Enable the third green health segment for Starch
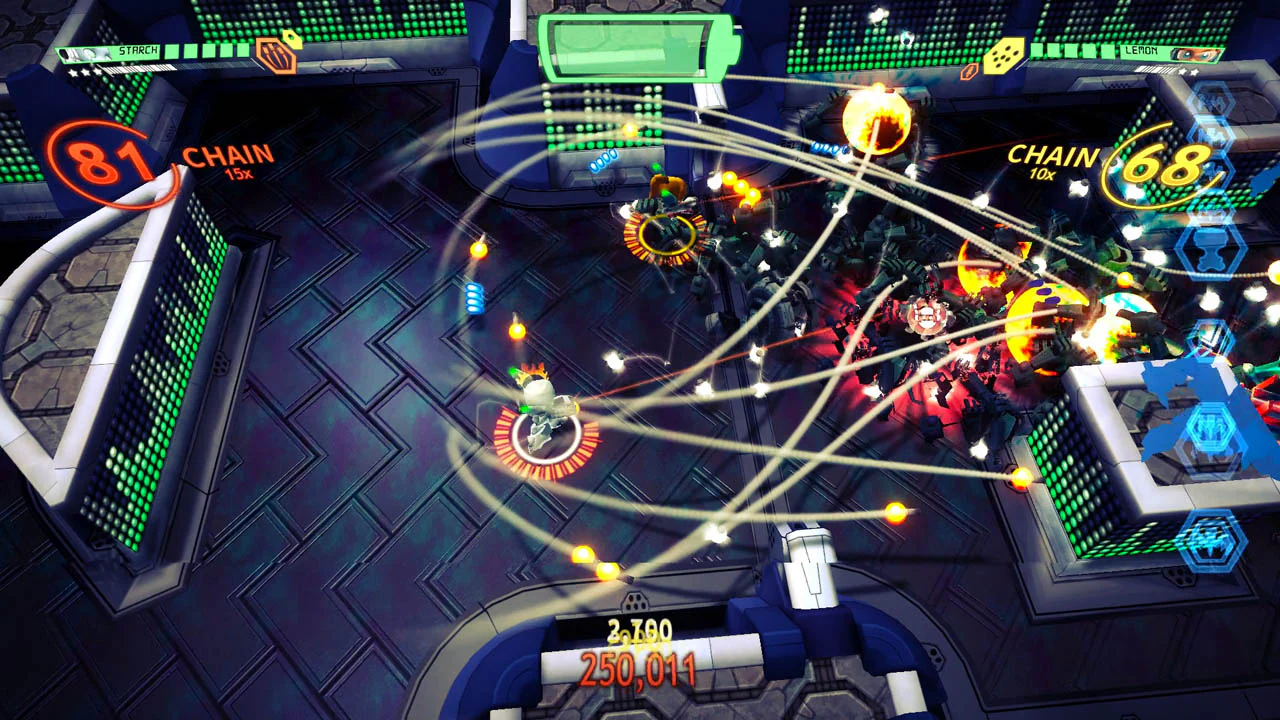This screenshot has width=1280, height=720. (209, 52)
